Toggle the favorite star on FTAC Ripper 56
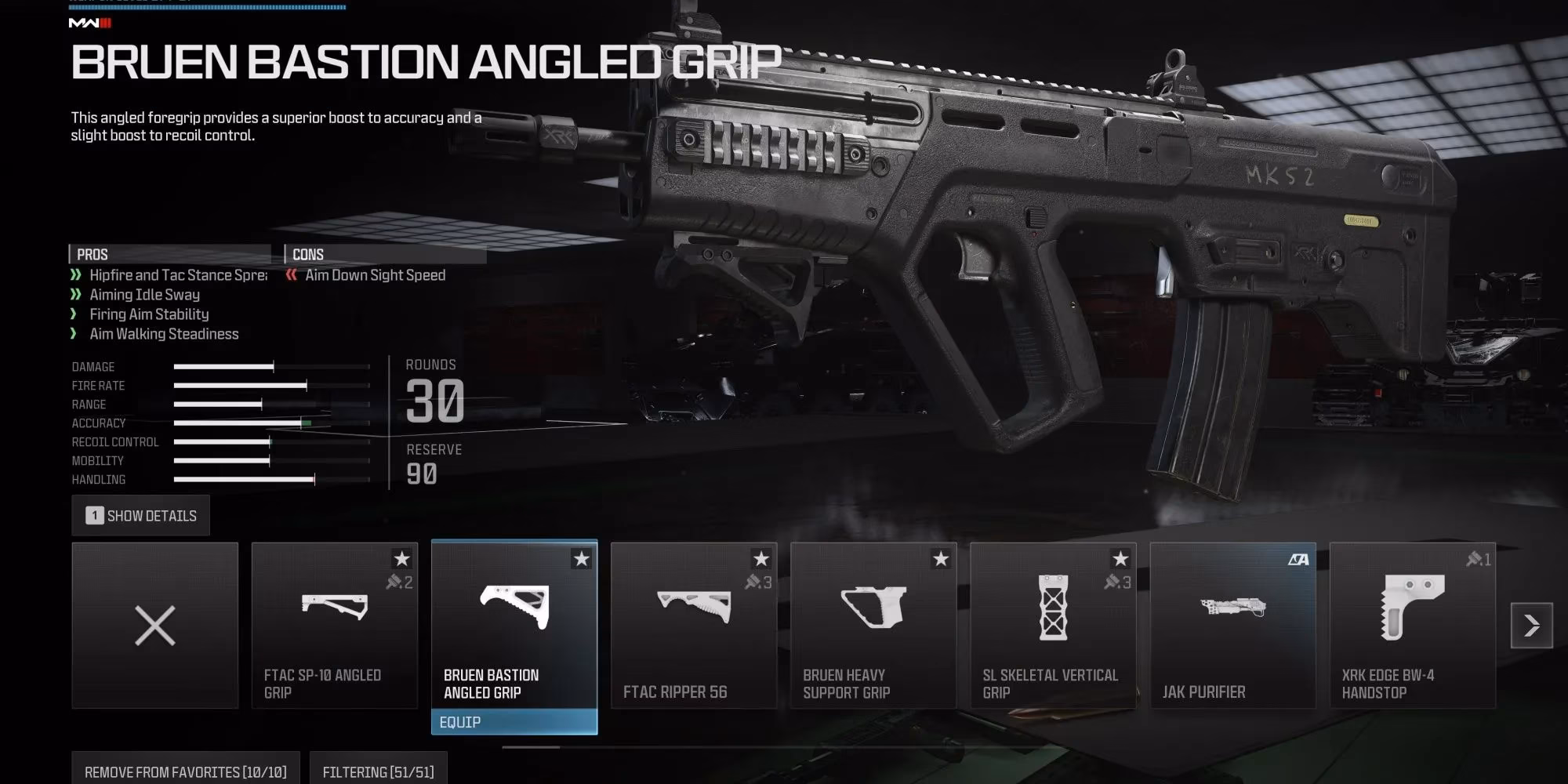The height and width of the screenshot is (784, 1568). coord(761,560)
